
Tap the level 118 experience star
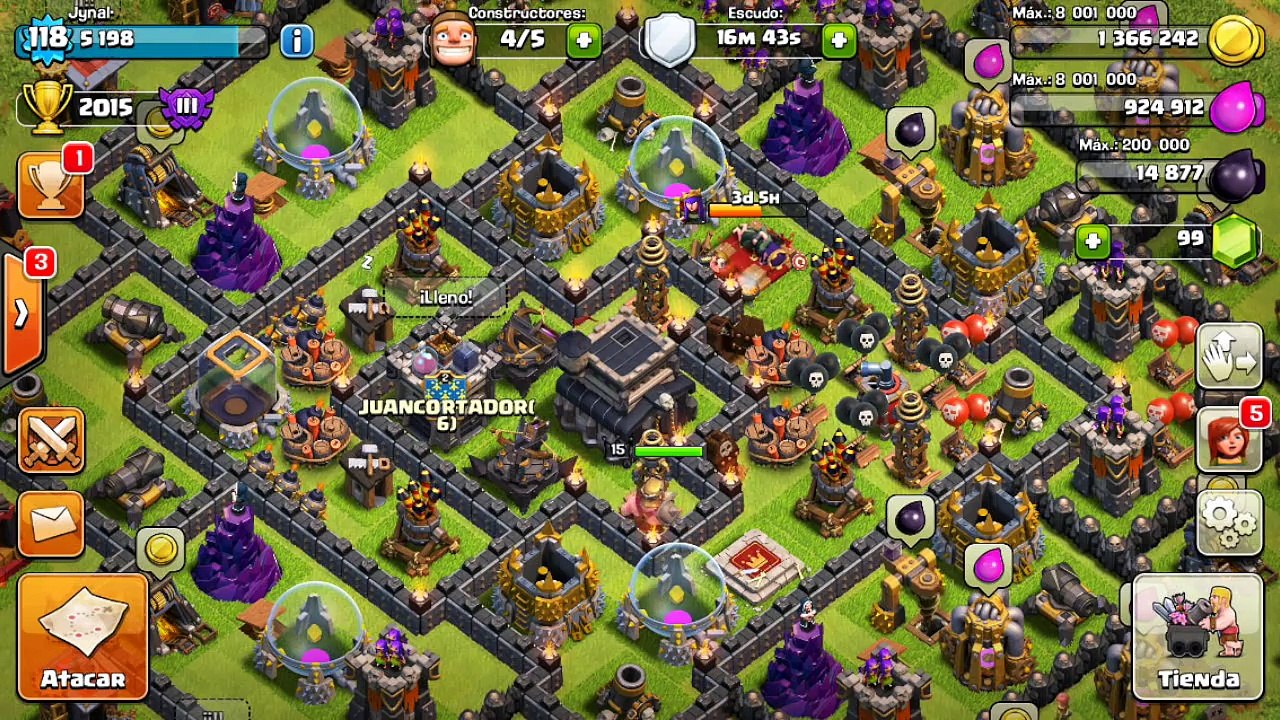(46, 40)
